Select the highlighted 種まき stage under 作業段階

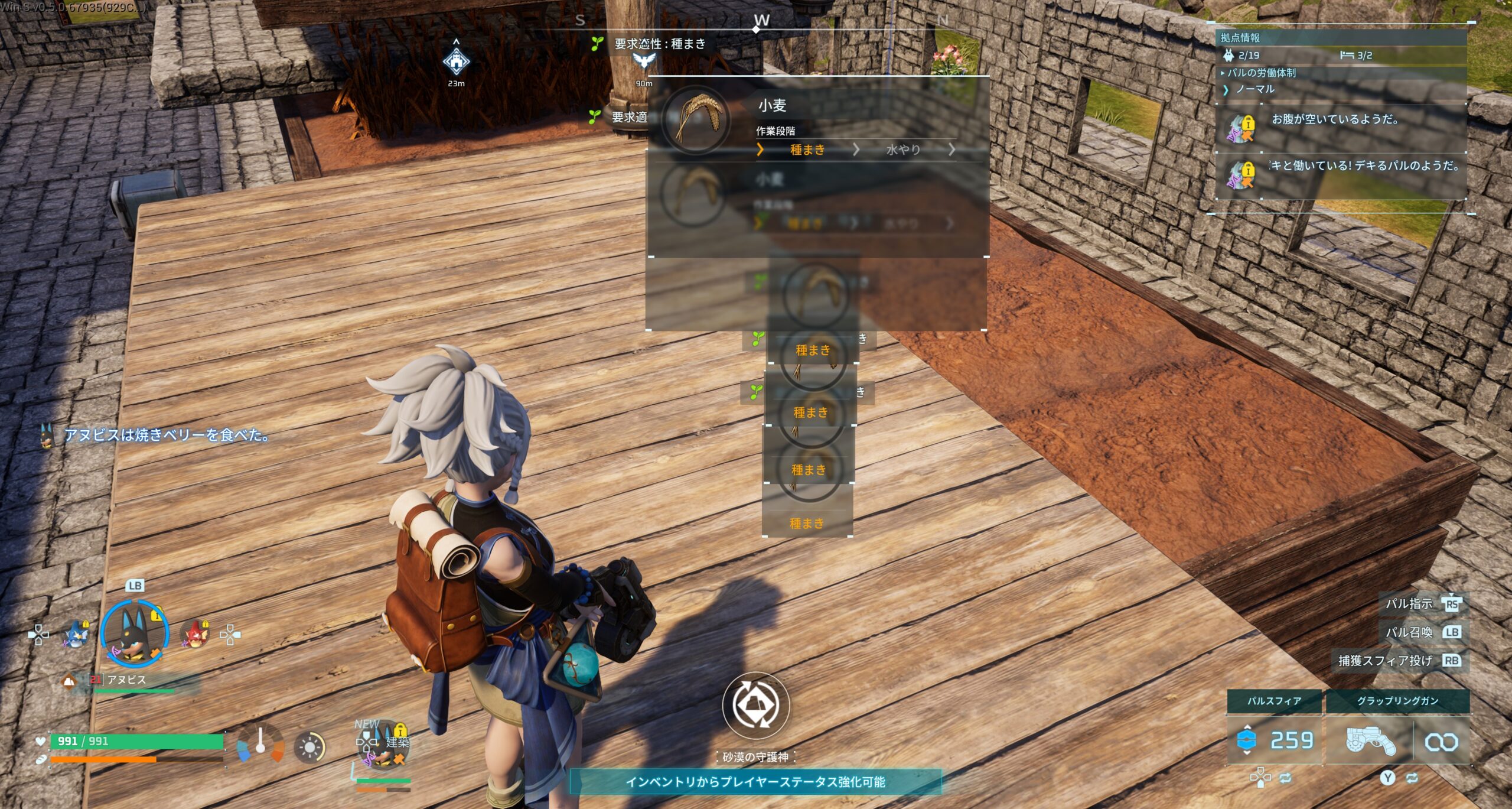click(807, 150)
